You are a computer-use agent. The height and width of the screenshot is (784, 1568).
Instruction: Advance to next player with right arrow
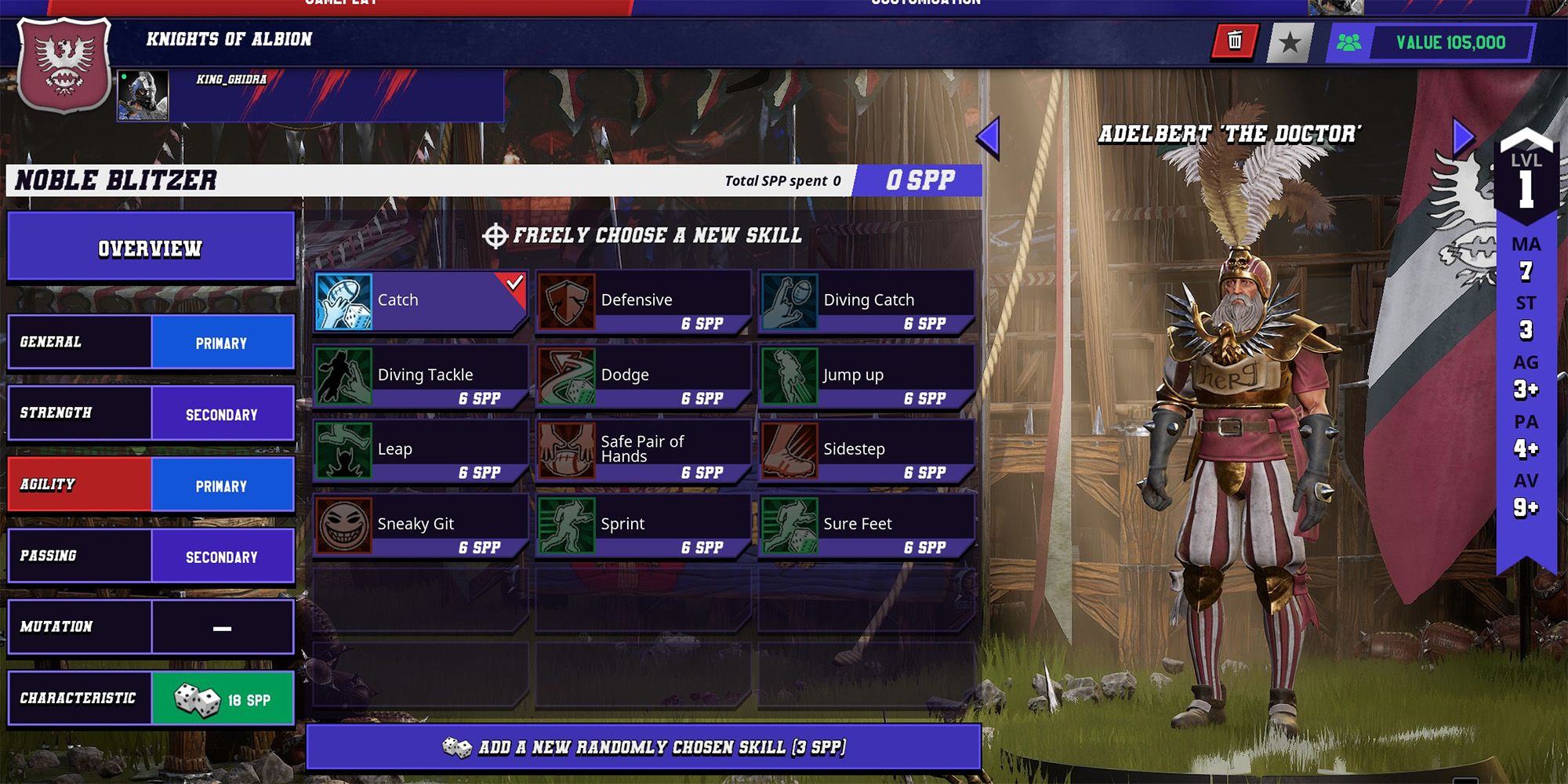(1460, 135)
